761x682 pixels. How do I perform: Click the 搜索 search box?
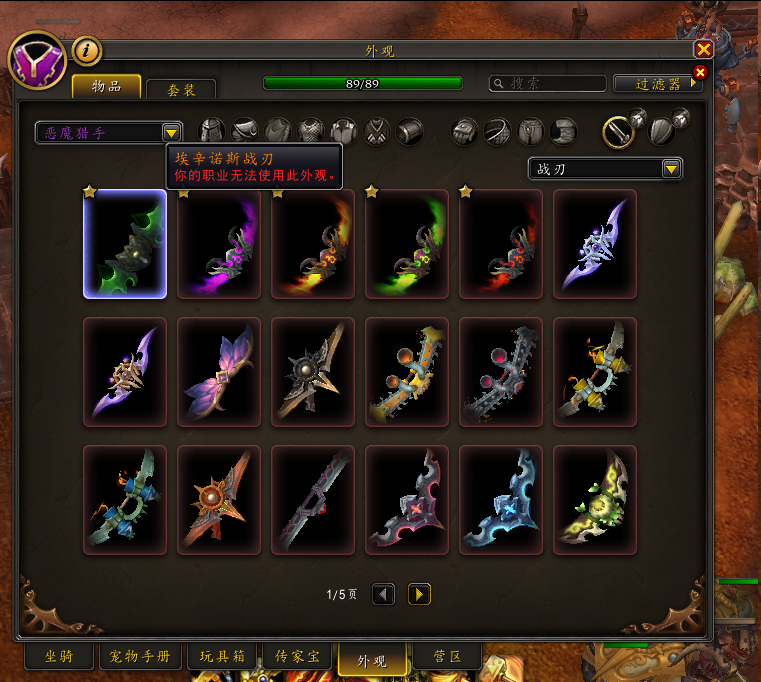click(x=548, y=84)
